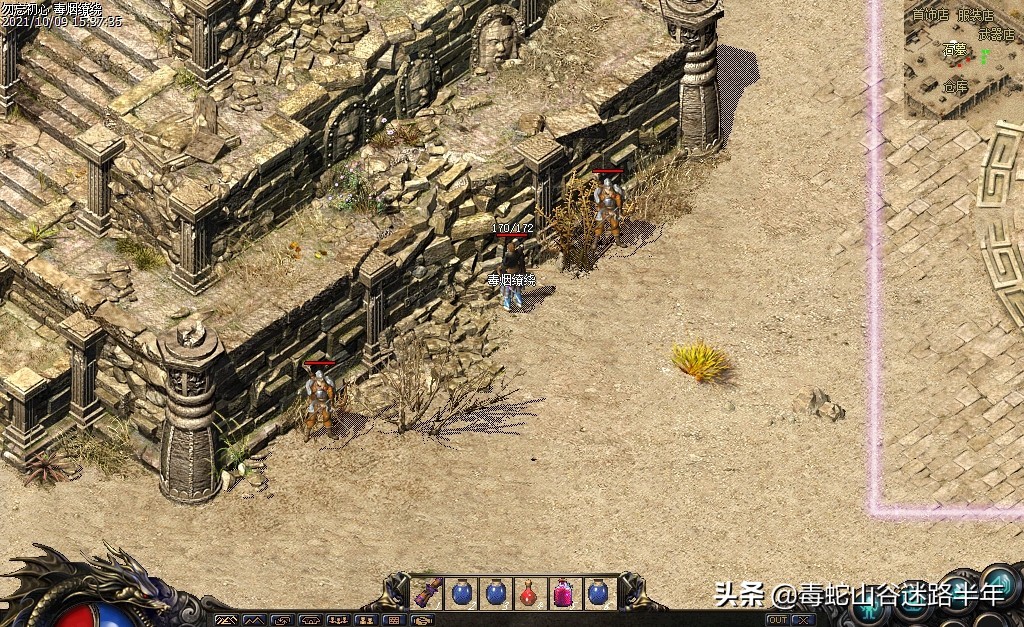The height and width of the screenshot is (627, 1024).
Task: Open the three-person group button
Action: point(338,620)
